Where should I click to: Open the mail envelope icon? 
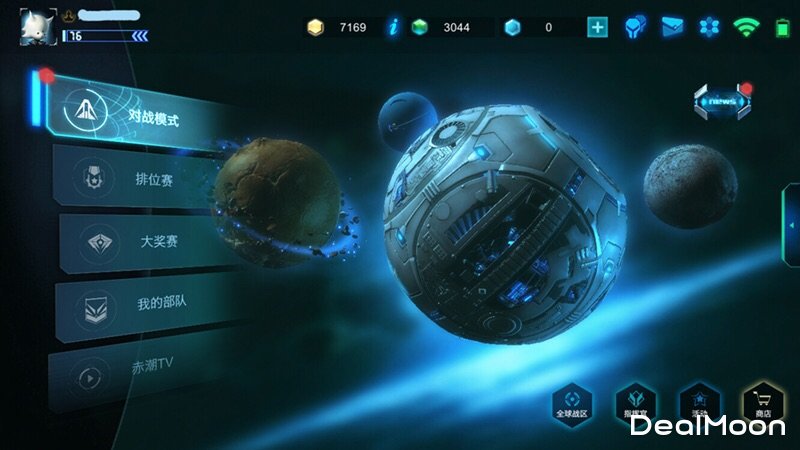click(x=671, y=27)
